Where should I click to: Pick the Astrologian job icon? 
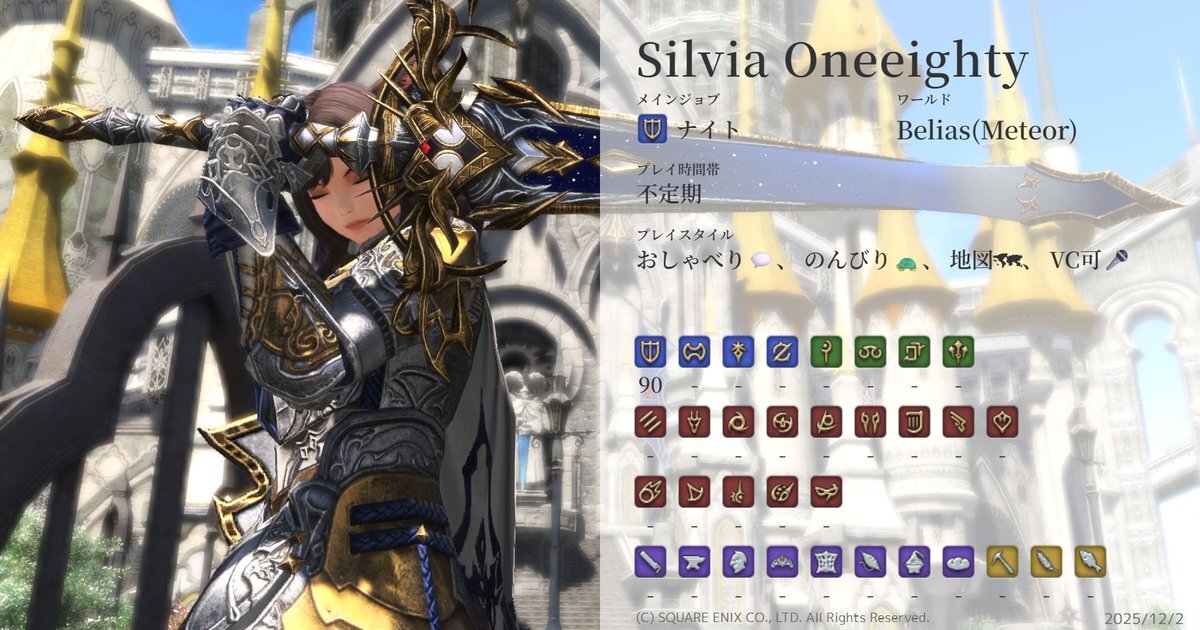click(914, 351)
